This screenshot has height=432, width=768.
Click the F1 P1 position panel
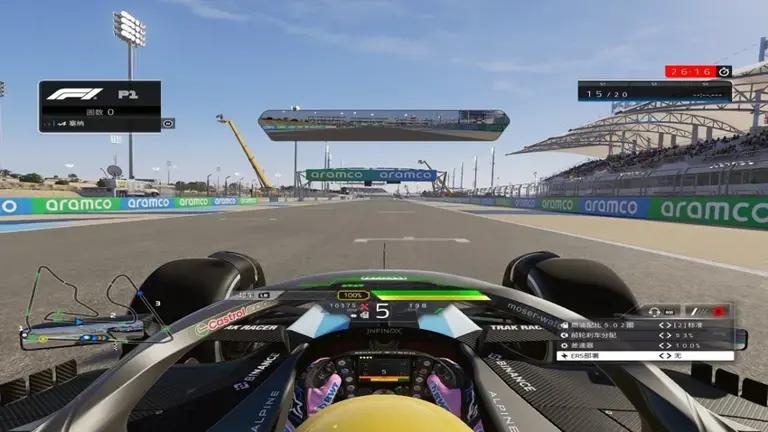[x=100, y=105]
